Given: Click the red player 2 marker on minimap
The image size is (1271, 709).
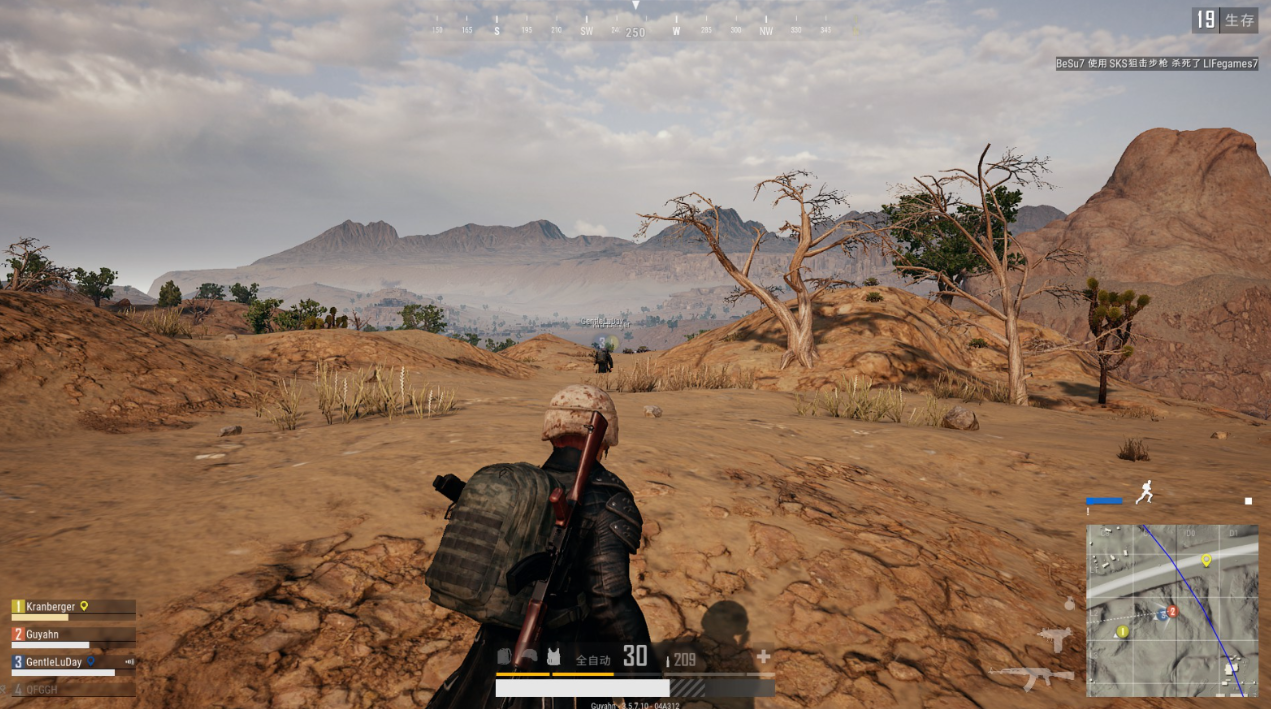Looking at the screenshot, I should point(1173,610).
